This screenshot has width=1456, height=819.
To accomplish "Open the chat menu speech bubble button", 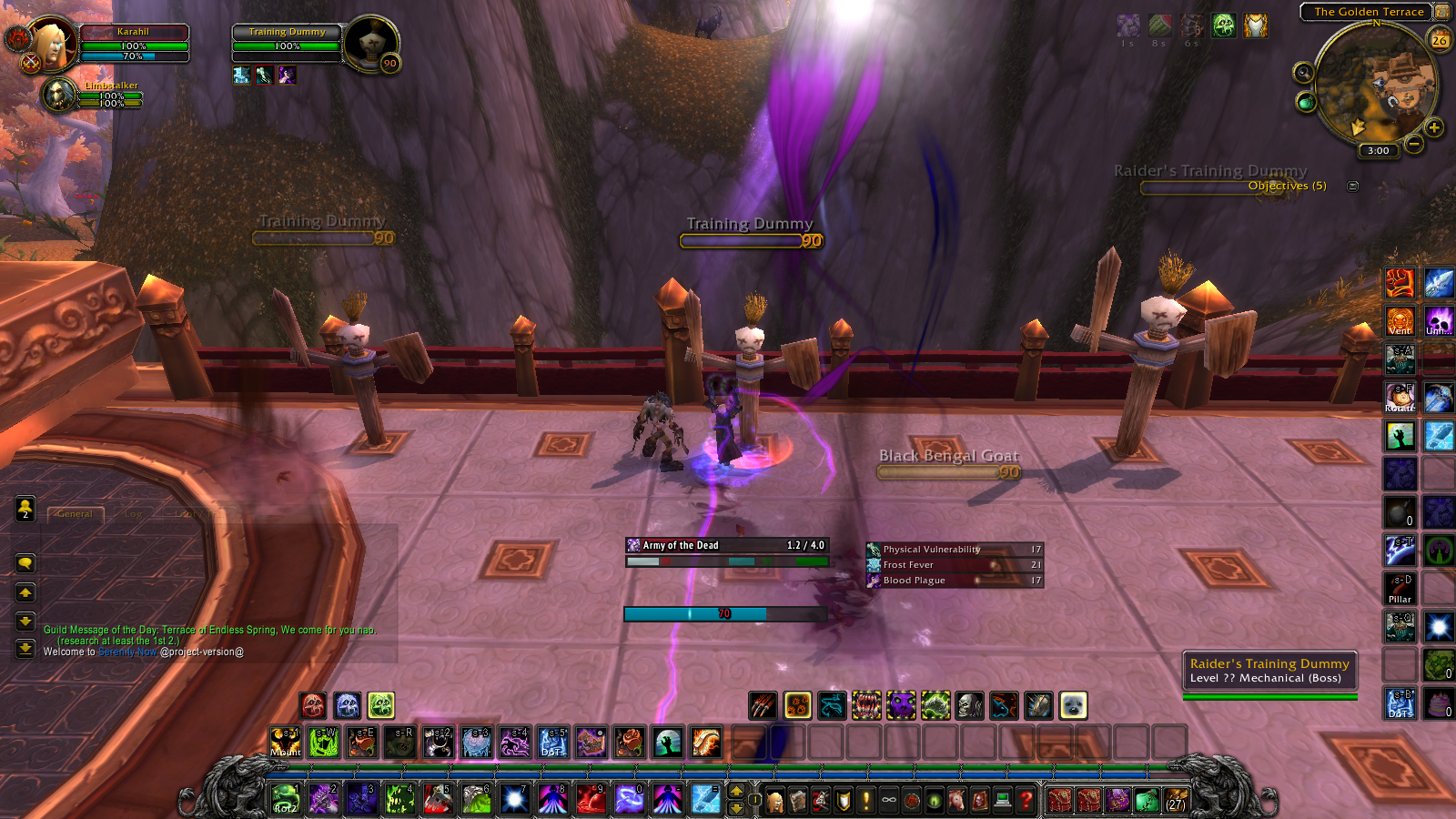I will (x=25, y=563).
